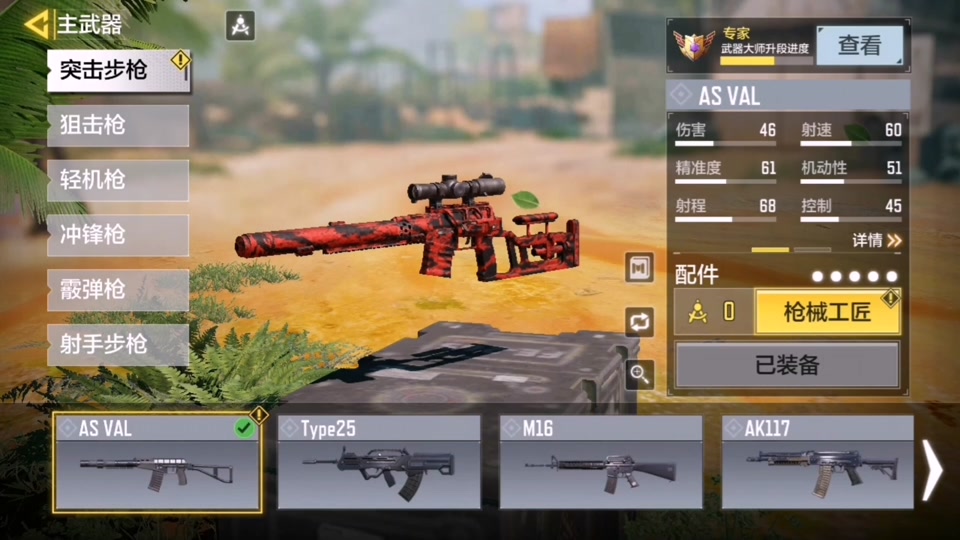Click the square M icon button
Image resolution: width=960 pixels, height=540 pixels.
pos(640,267)
